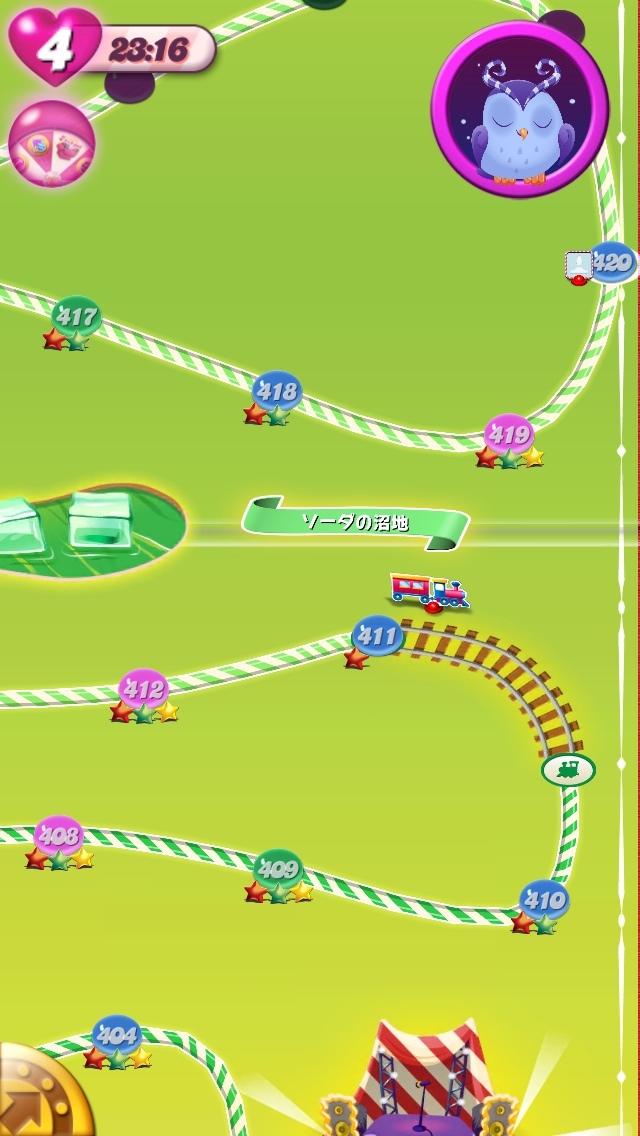This screenshot has height=1136, width=640.
Task: Select the red and blue train icon
Action: click(x=428, y=590)
